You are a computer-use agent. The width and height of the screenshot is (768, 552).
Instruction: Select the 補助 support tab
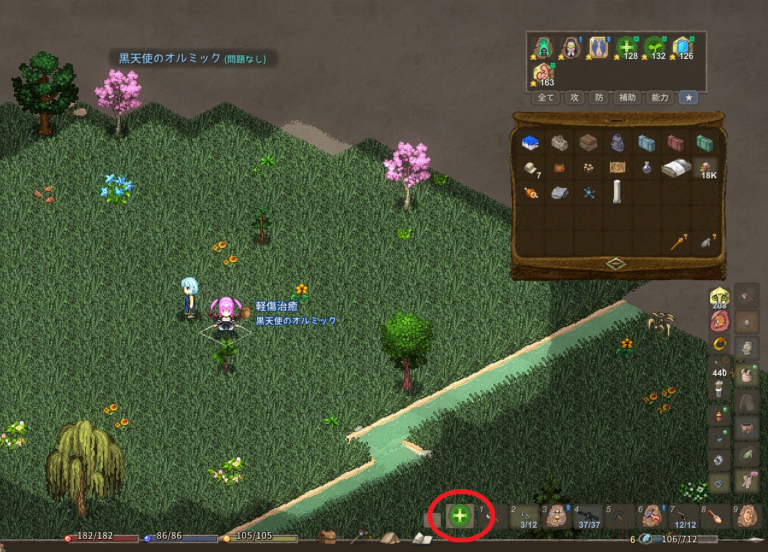[628, 98]
